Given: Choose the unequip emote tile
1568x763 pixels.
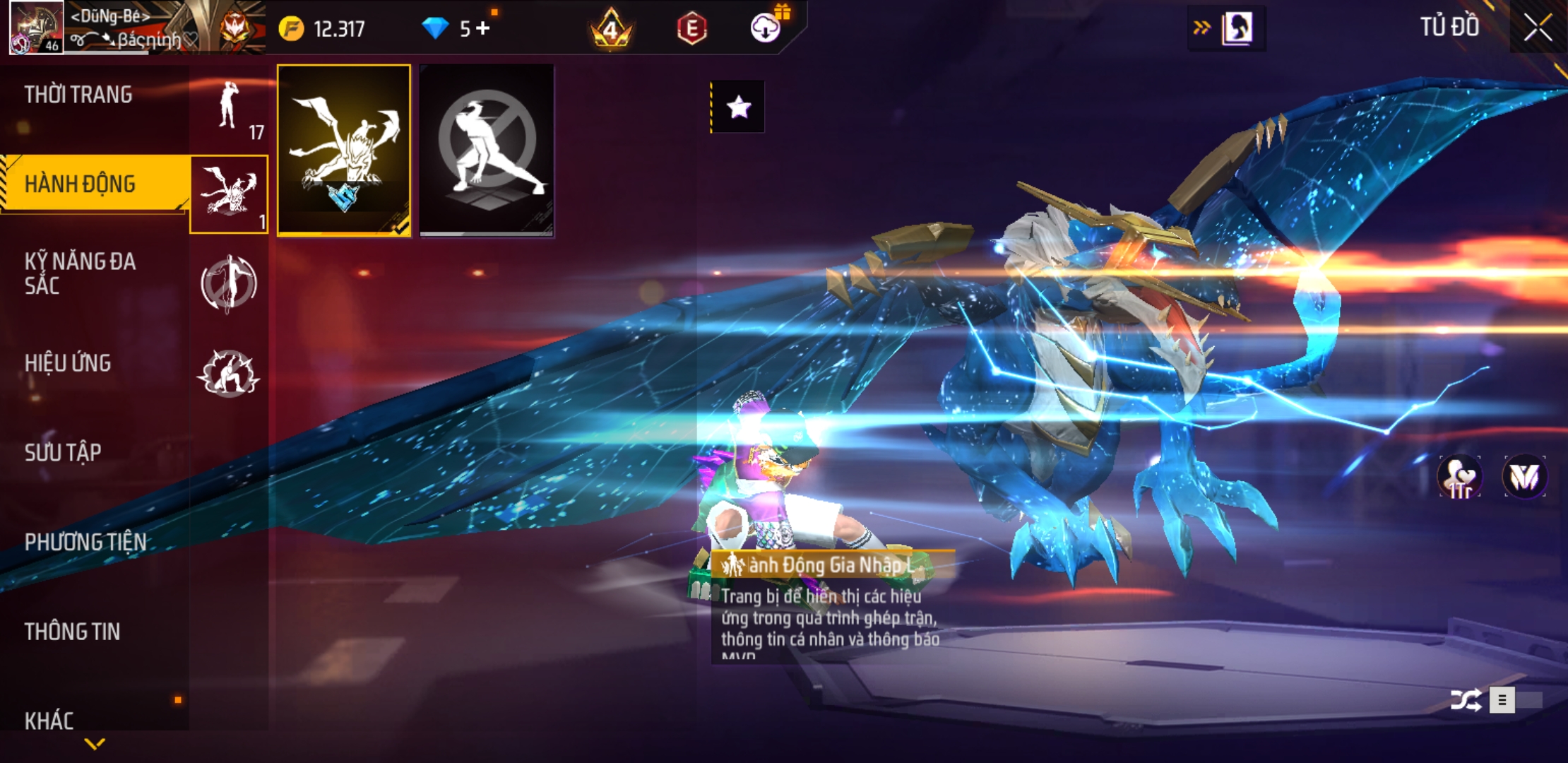Looking at the screenshot, I should [x=487, y=150].
